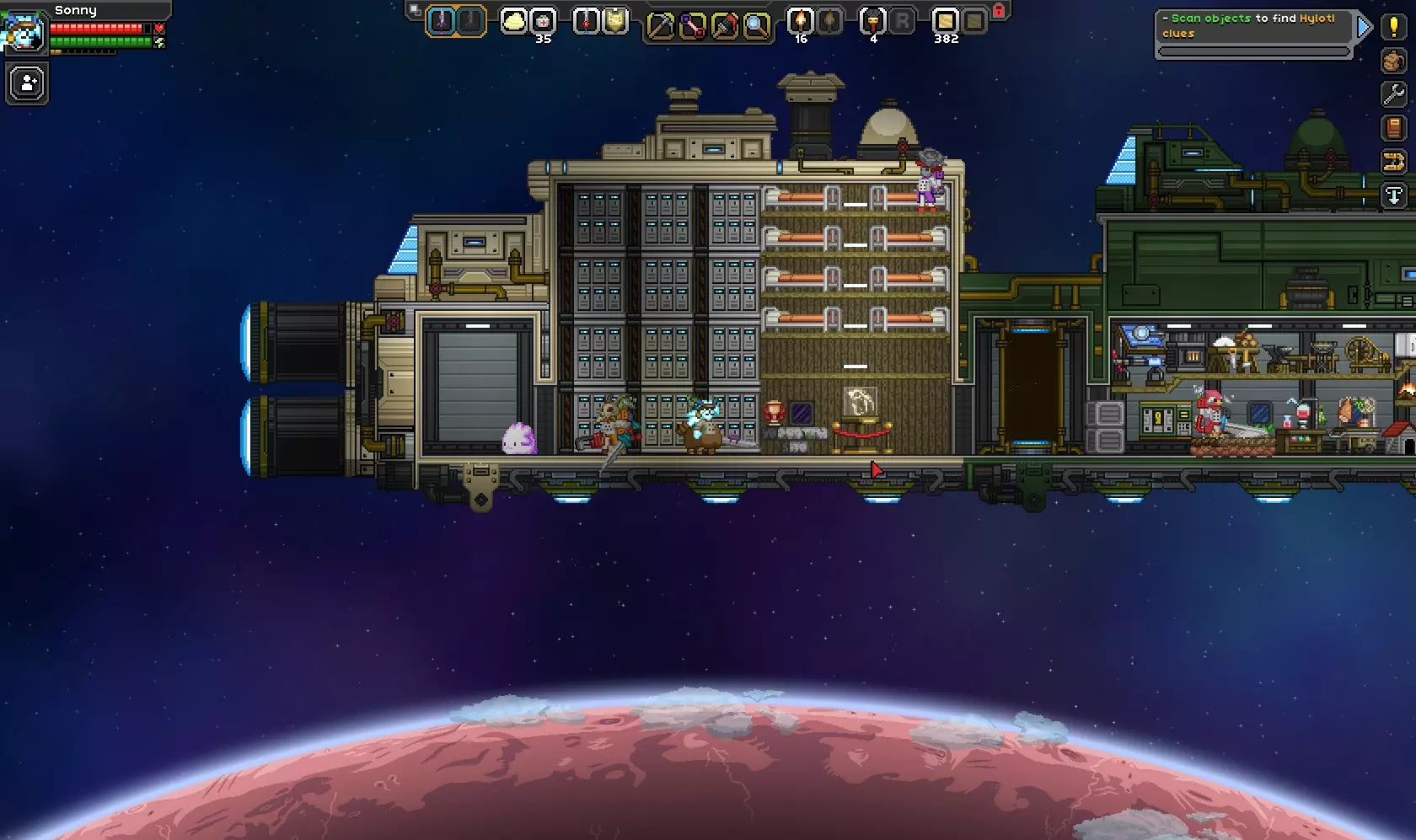Image resolution: width=1416 pixels, height=840 pixels.
Task: Open the quest log exclamation icon
Action: pyautogui.click(x=1394, y=27)
